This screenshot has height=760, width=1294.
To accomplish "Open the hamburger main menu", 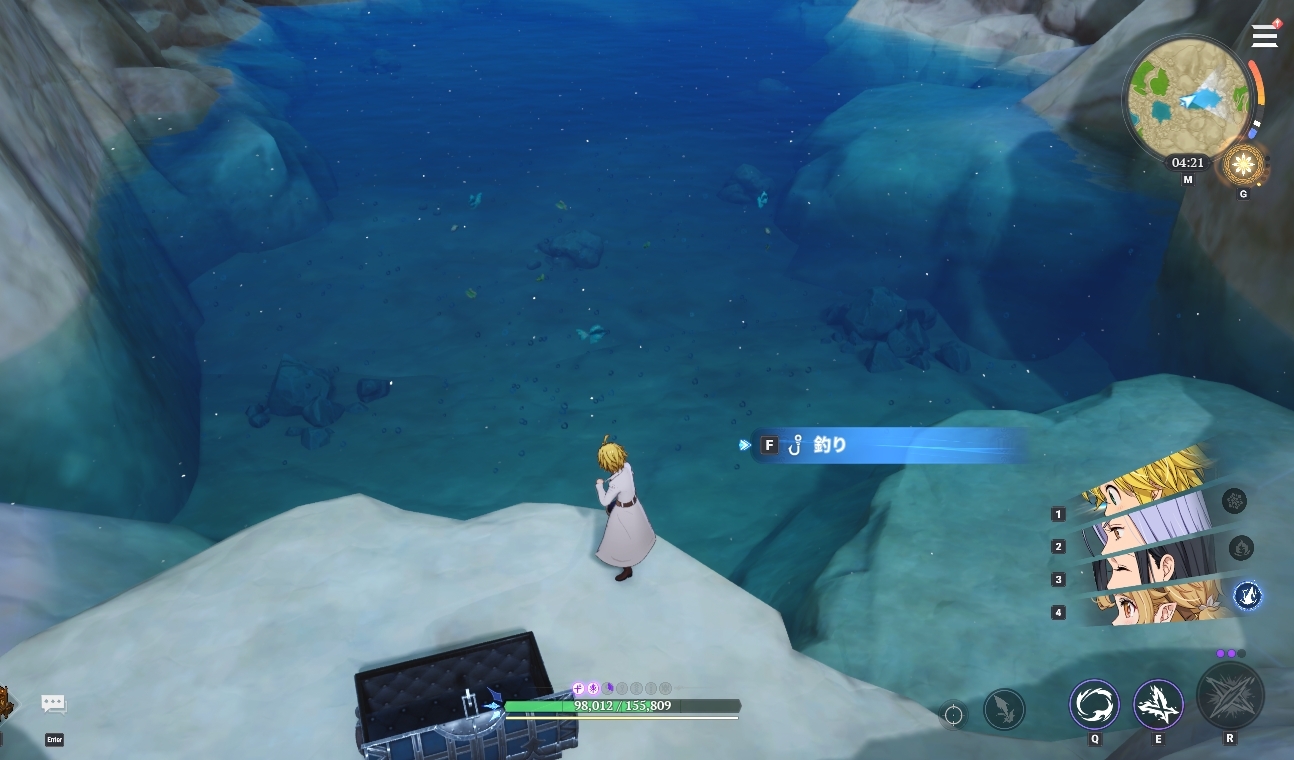I will click(x=1265, y=36).
